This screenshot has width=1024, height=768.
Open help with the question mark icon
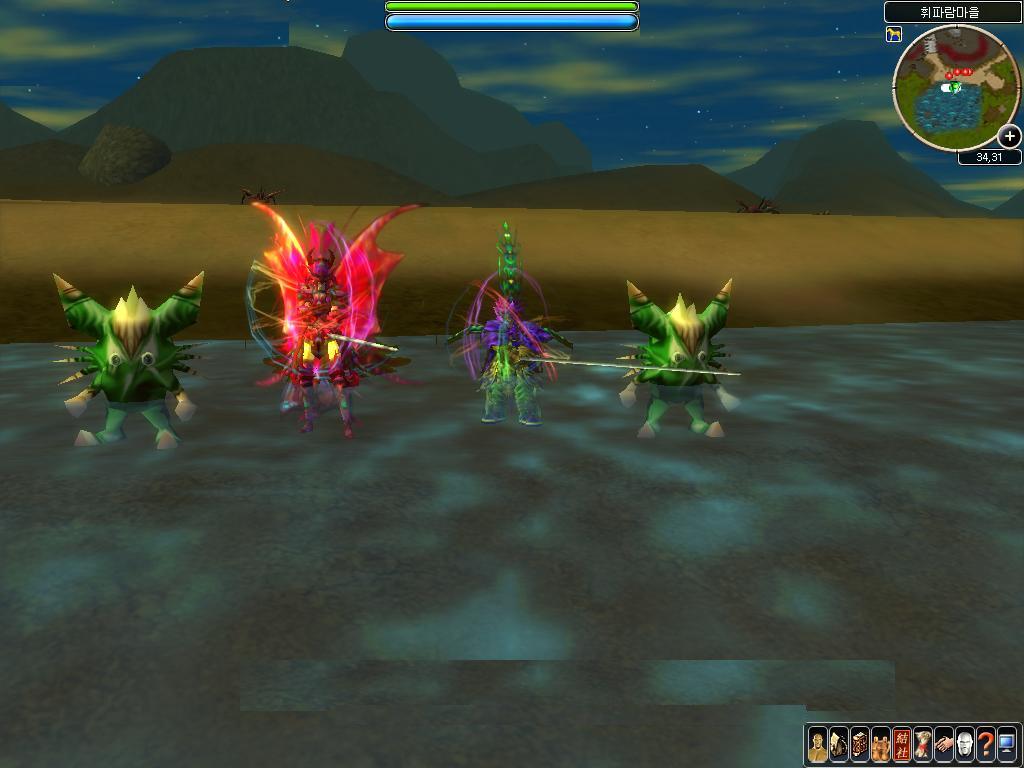(986, 744)
